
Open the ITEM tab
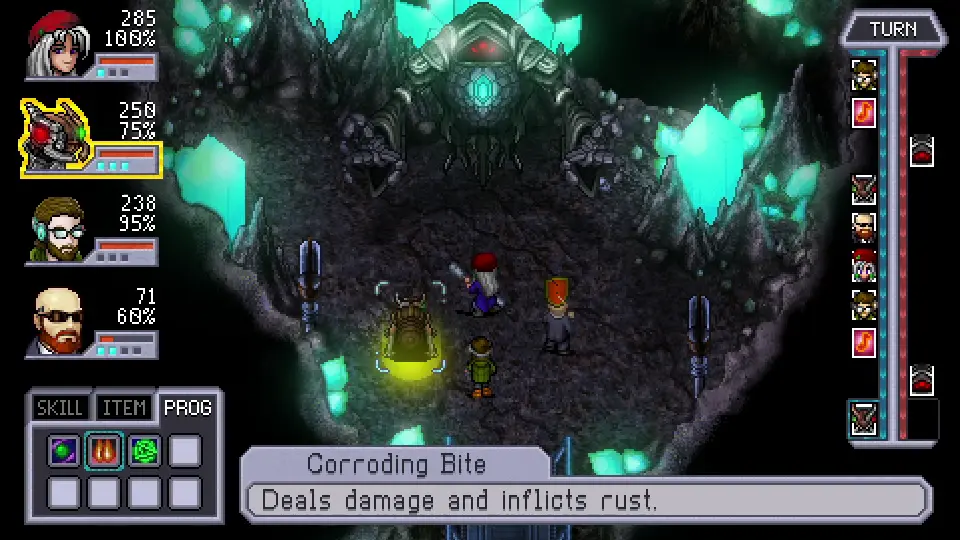[124, 408]
